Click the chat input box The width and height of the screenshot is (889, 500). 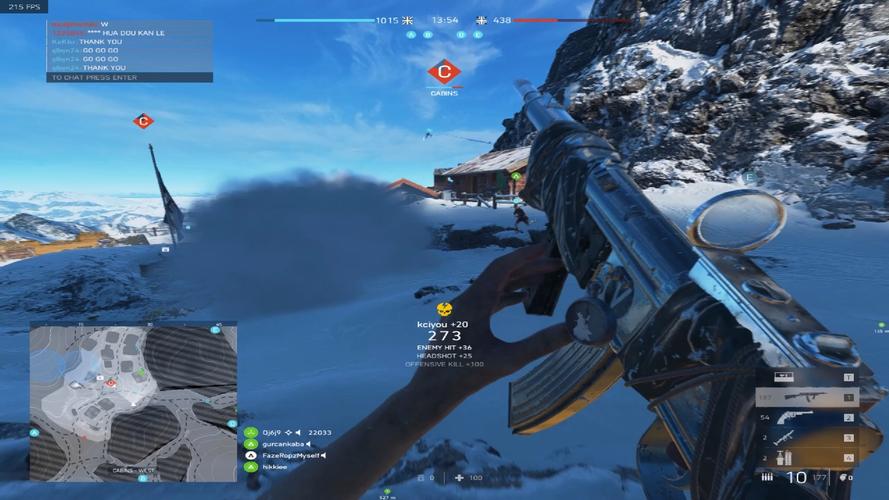(x=129, y=77)
